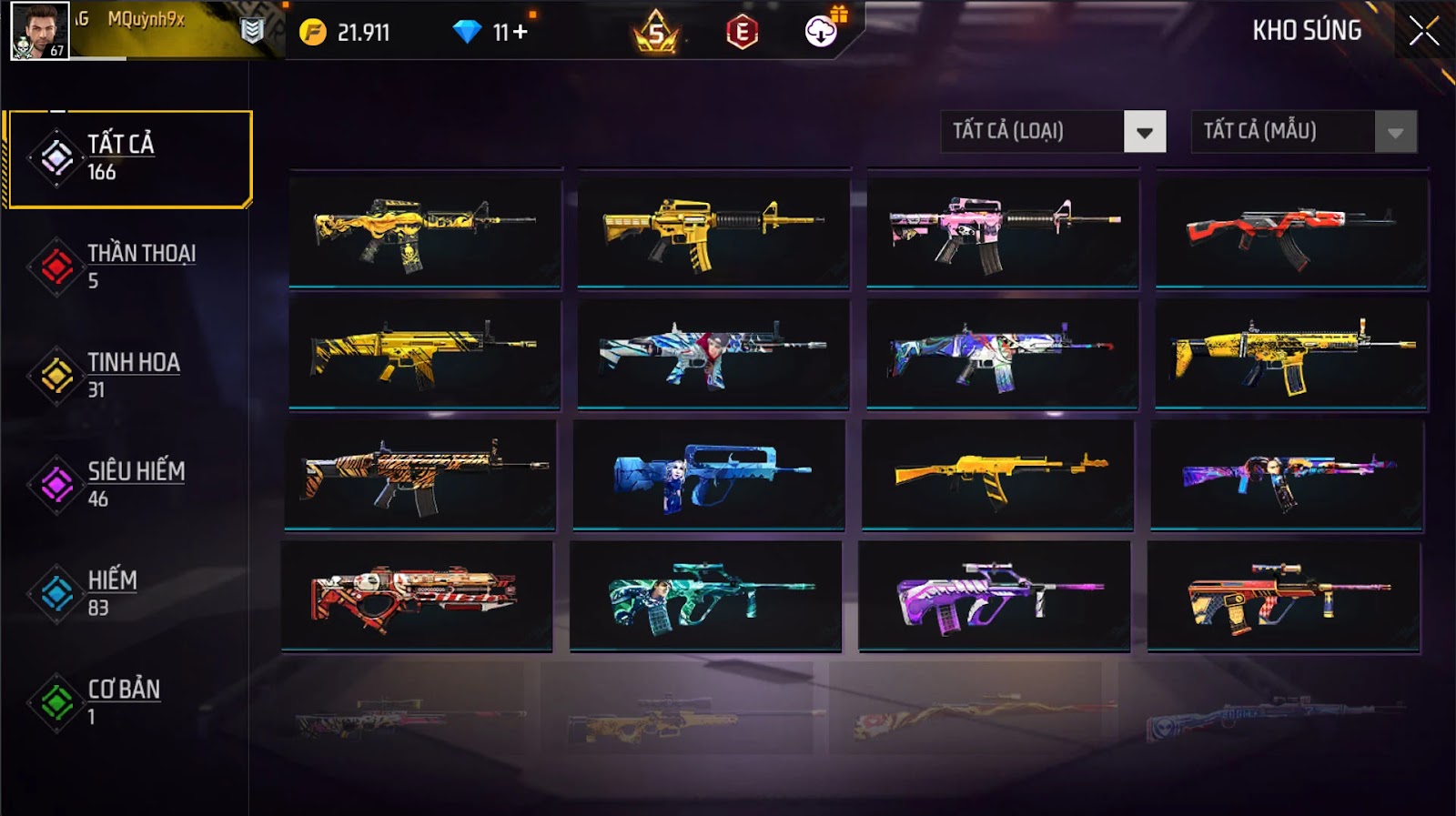Click the red skull rifle skin
This screenshot has width=1456, height=816.
coord(417,597)
